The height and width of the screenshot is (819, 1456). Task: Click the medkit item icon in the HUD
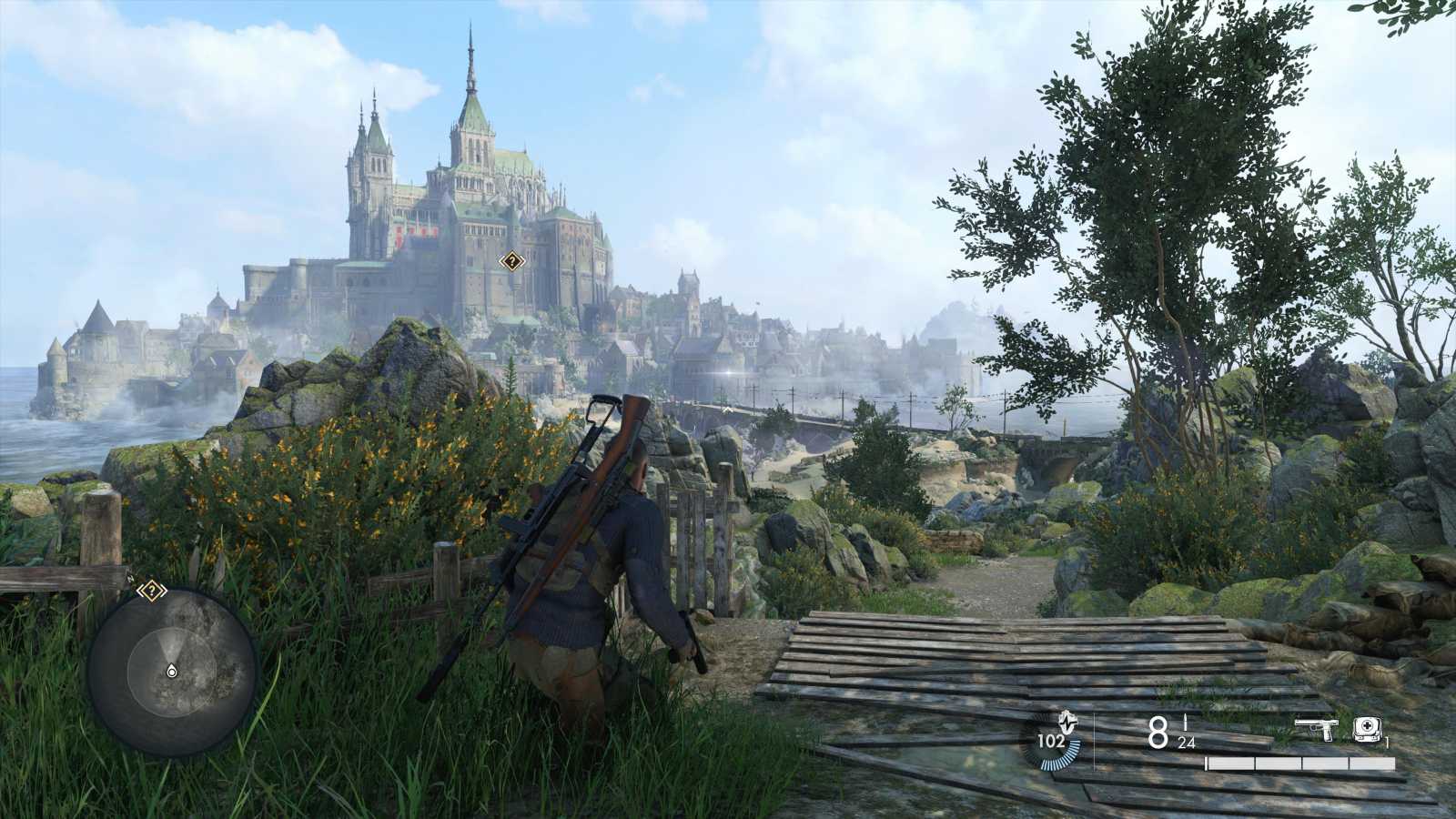tap(1367, 729)
